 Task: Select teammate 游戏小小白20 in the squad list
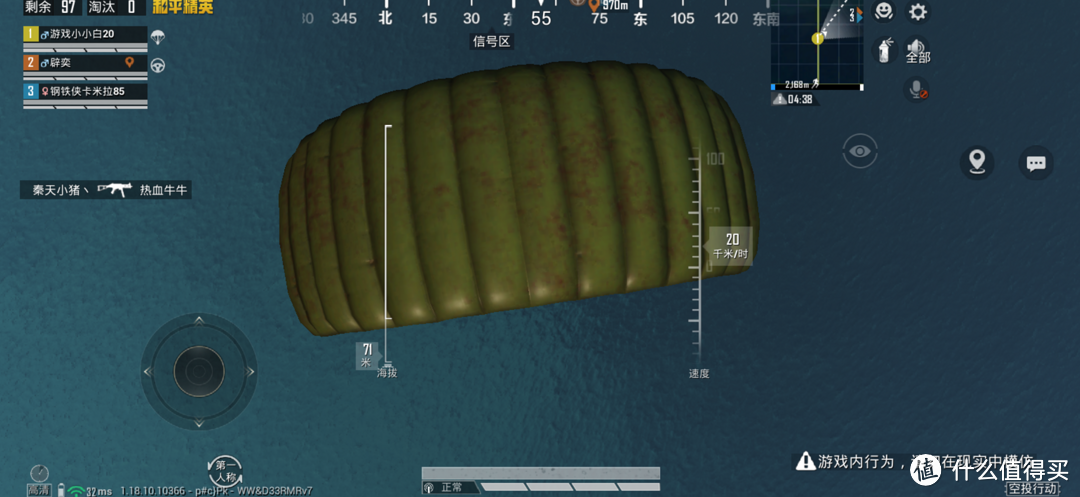click(x=86, y=34)
